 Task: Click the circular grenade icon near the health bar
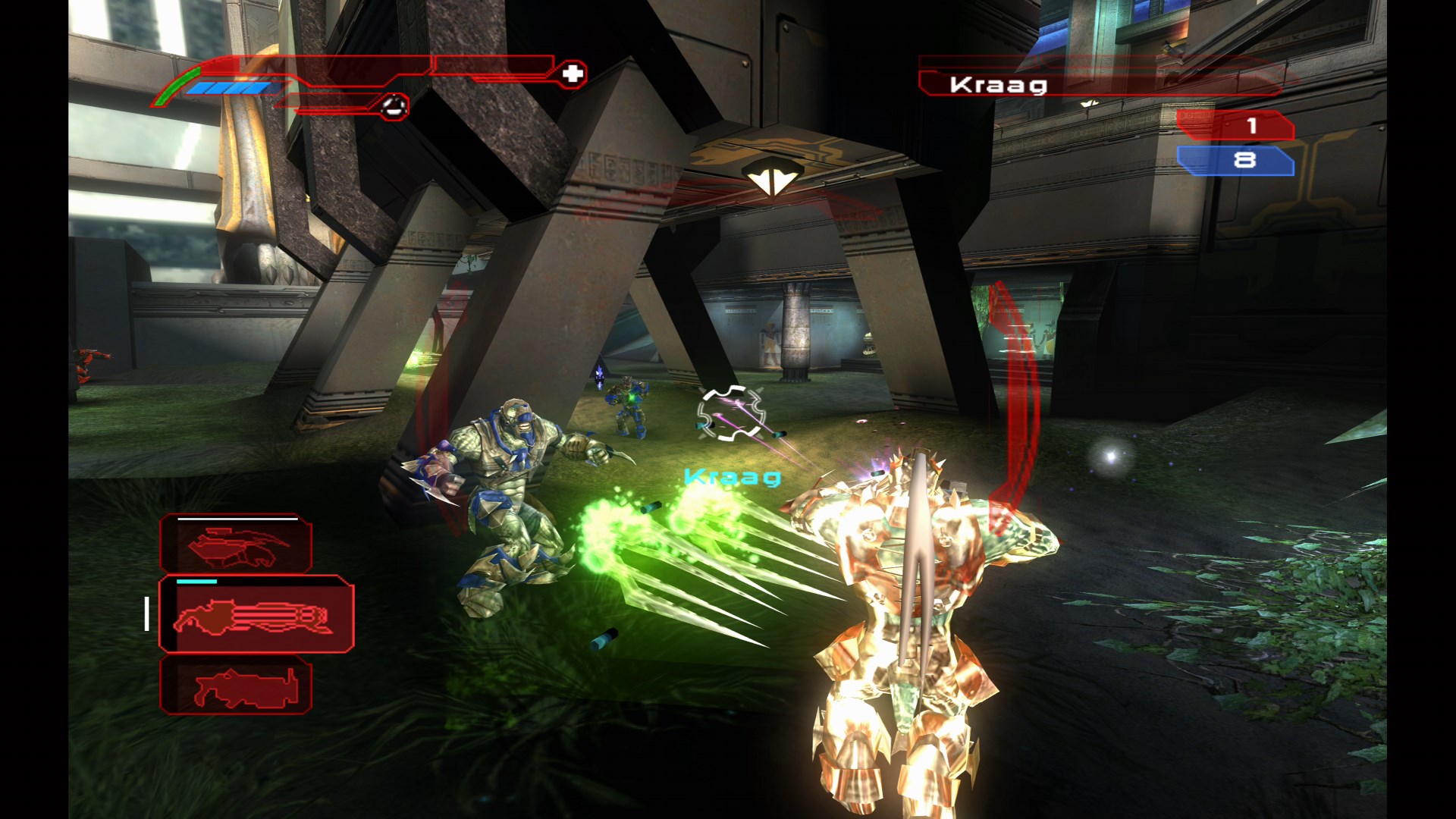click(393, 106)
